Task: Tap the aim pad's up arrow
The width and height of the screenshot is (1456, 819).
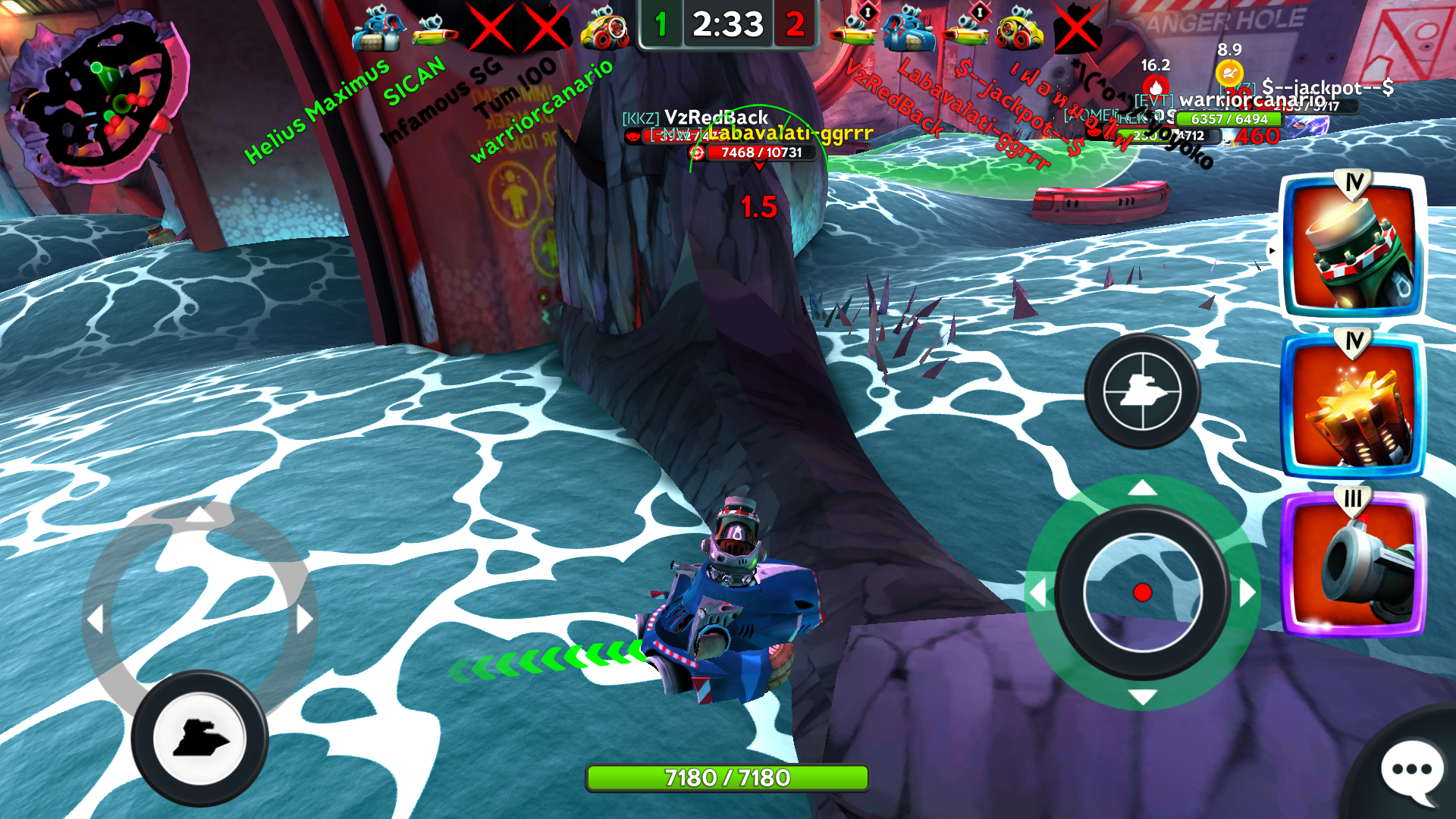Action: pos(1142,488)
